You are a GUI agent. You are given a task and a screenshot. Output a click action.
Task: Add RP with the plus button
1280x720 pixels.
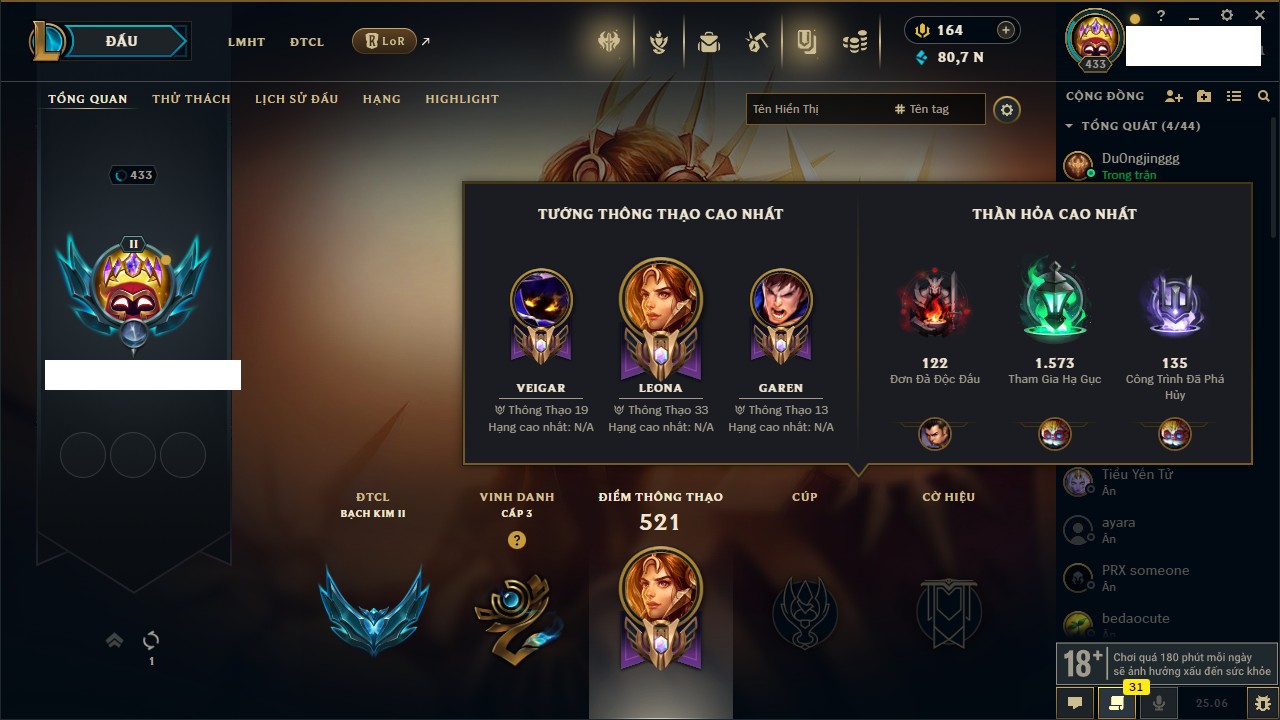coord(1006,30)
